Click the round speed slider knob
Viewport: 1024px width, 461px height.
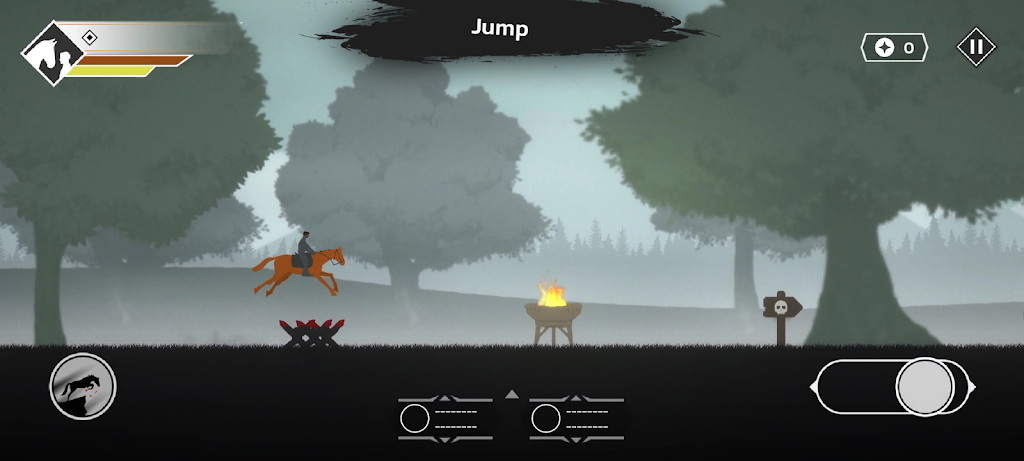(x=924, y=386)
